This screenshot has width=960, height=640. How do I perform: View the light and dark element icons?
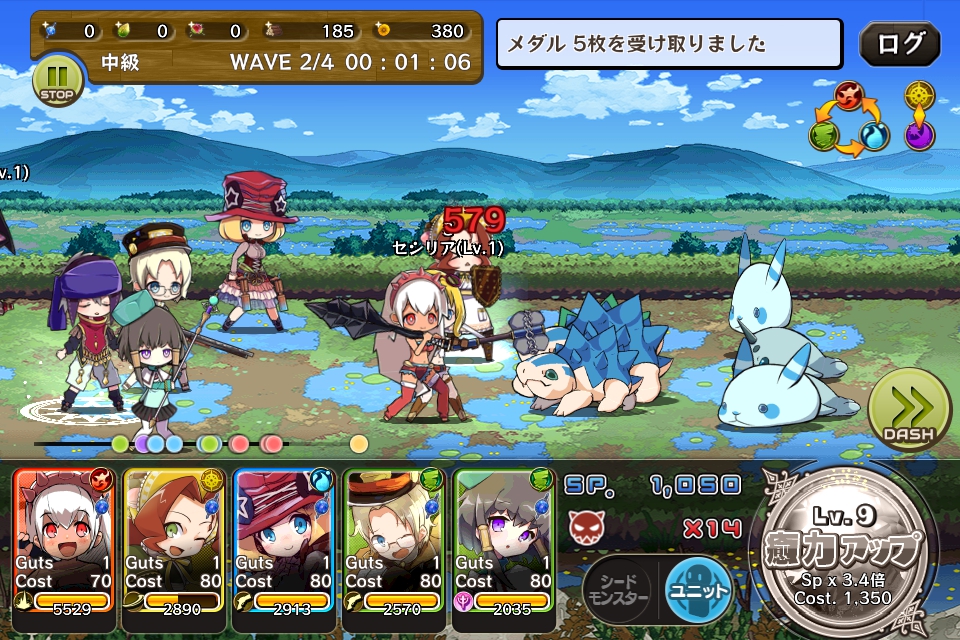click(x=920, y=115)
